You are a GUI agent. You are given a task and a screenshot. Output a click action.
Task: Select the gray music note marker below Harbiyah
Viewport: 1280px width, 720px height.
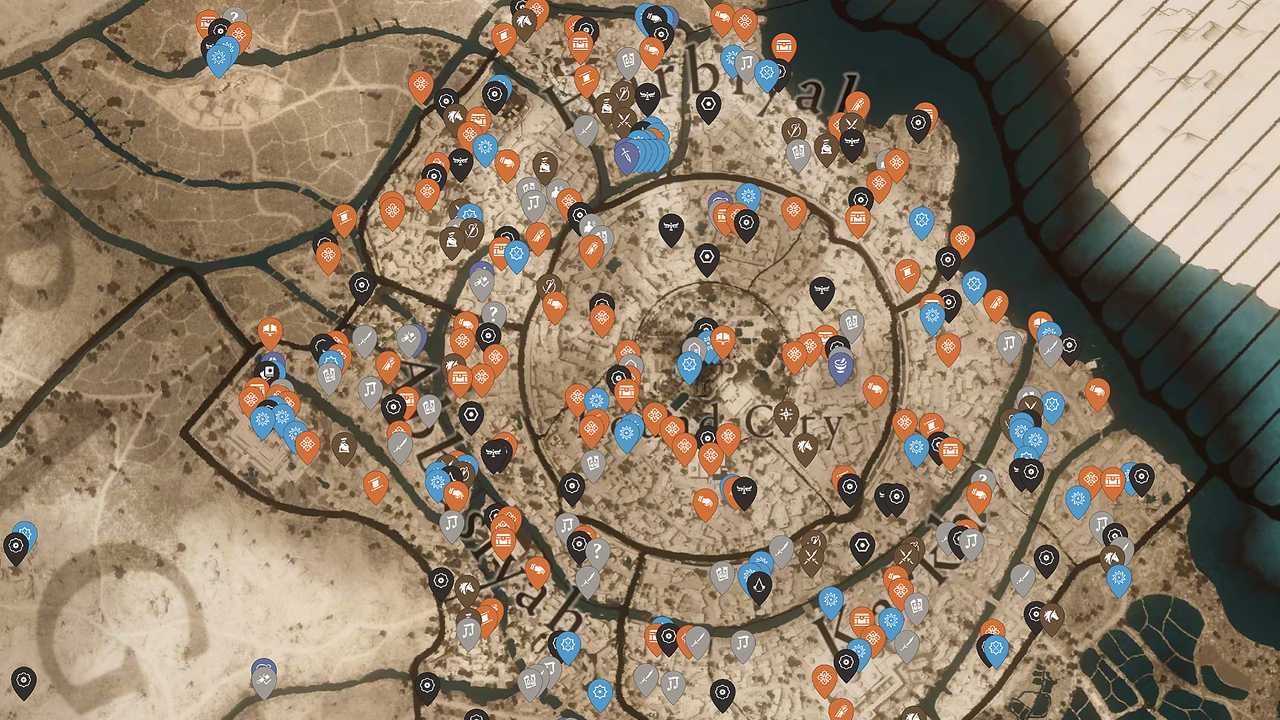point(745,65)
